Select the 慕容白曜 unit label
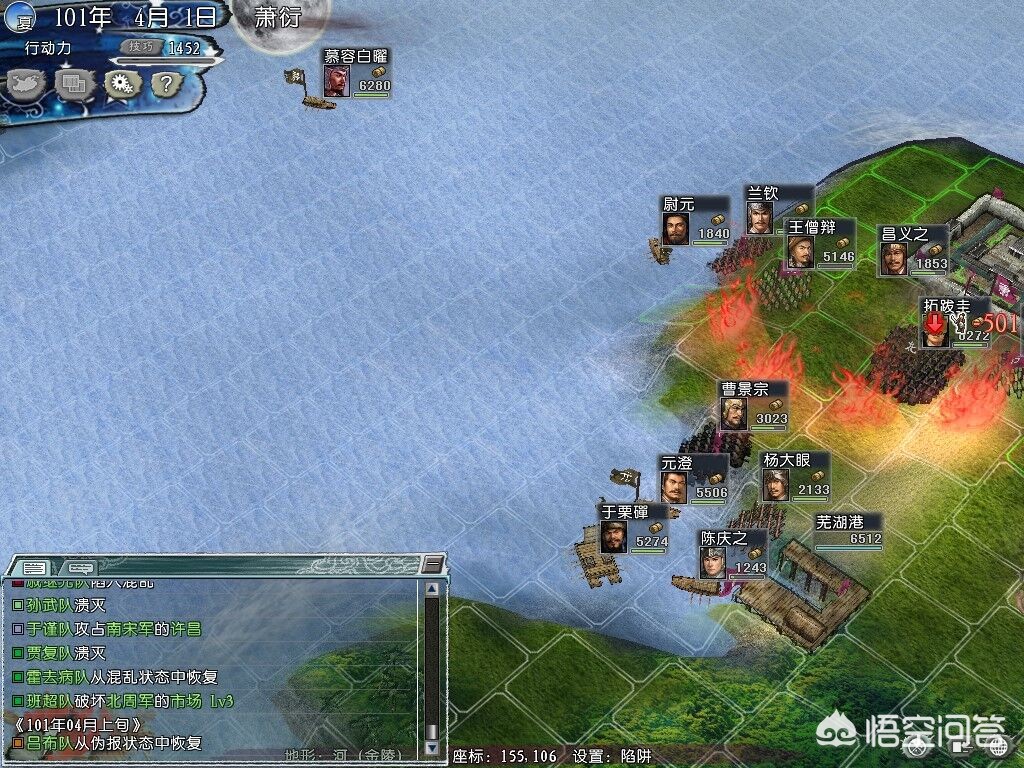The image size is (1024, 768). tap(356, 57)
